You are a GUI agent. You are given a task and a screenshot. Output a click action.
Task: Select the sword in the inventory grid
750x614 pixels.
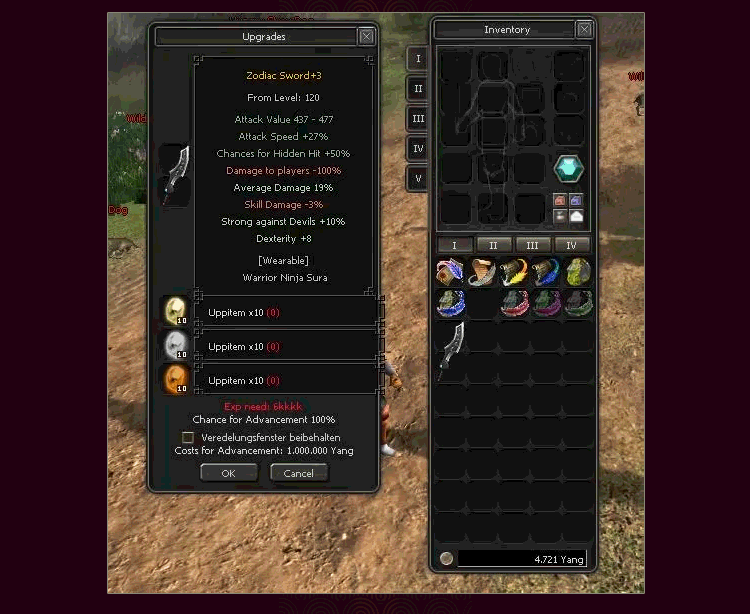click(451, 349)
